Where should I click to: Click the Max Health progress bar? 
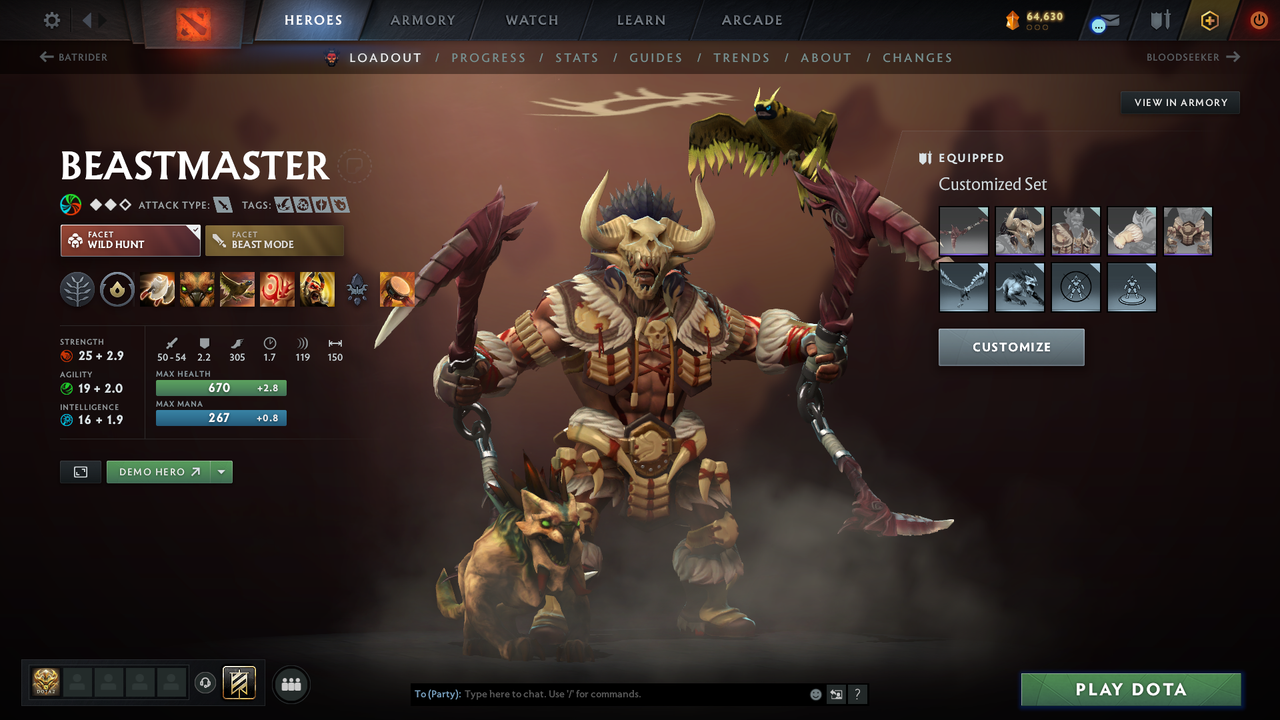[x=221, y=387]
